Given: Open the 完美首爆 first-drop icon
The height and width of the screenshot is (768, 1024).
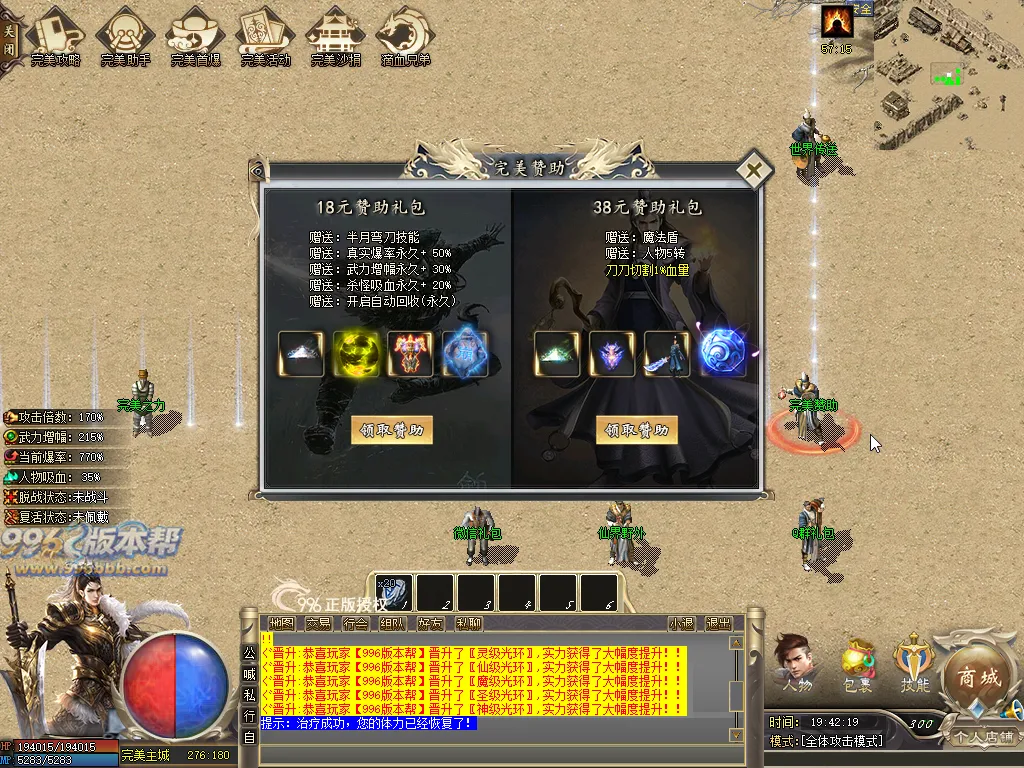Looking at the screenshot, I should 196,37.
